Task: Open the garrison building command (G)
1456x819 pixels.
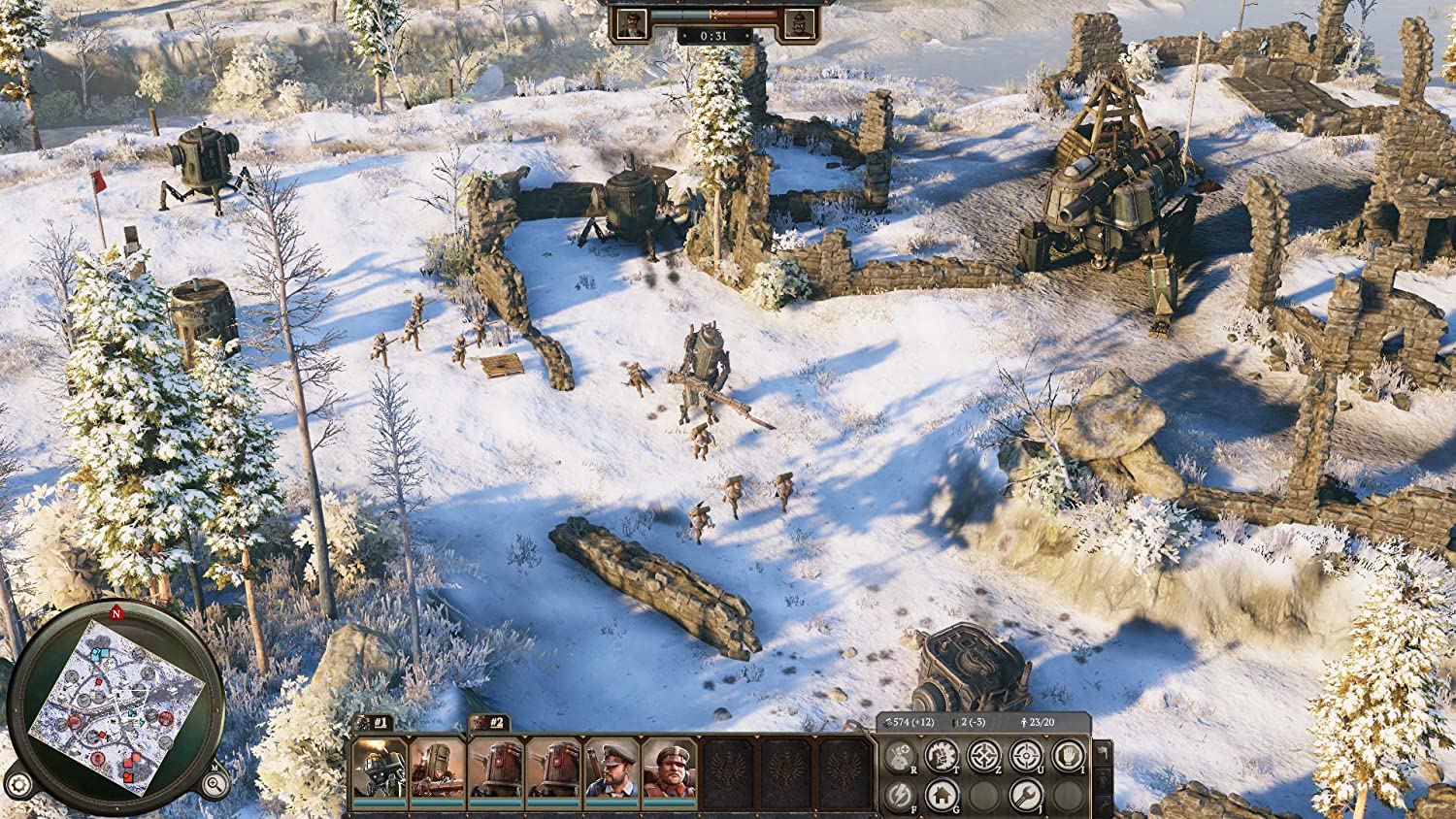Action: [943, 796]
